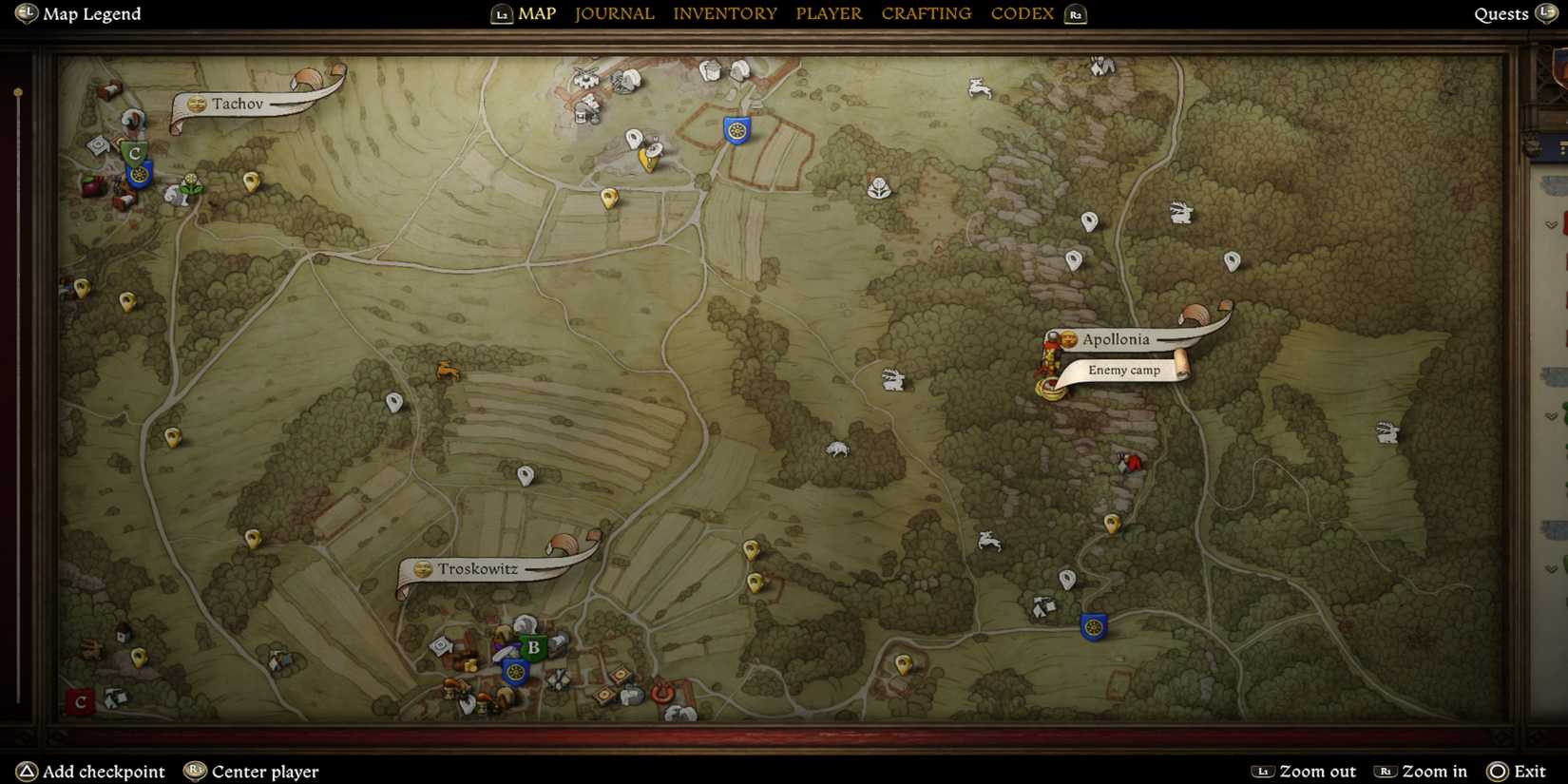Open the Map Legend
The image size is (1568, 784).
coord(77,14)
